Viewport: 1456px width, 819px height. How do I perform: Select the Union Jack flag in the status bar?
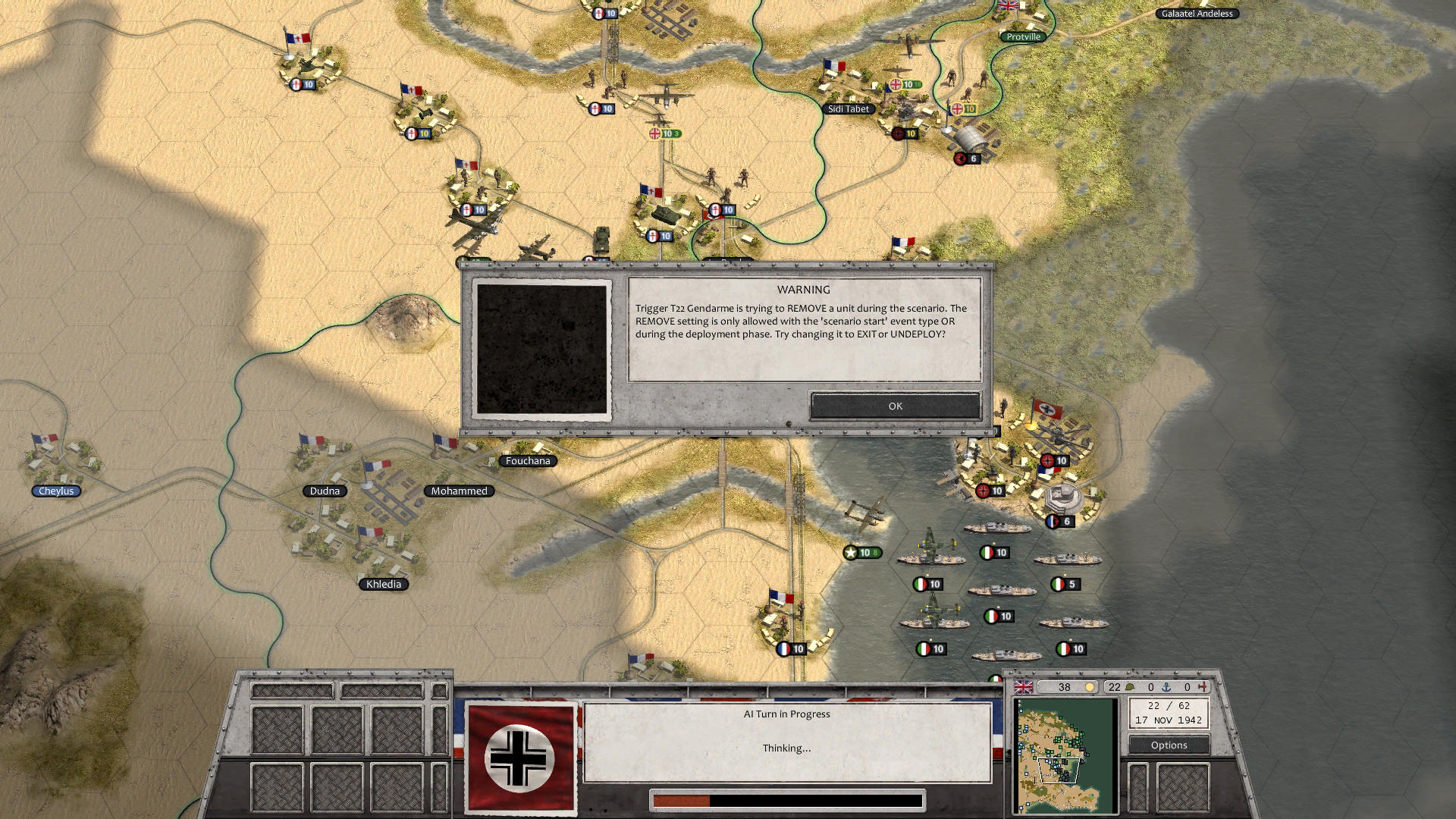click(1022, 686)
